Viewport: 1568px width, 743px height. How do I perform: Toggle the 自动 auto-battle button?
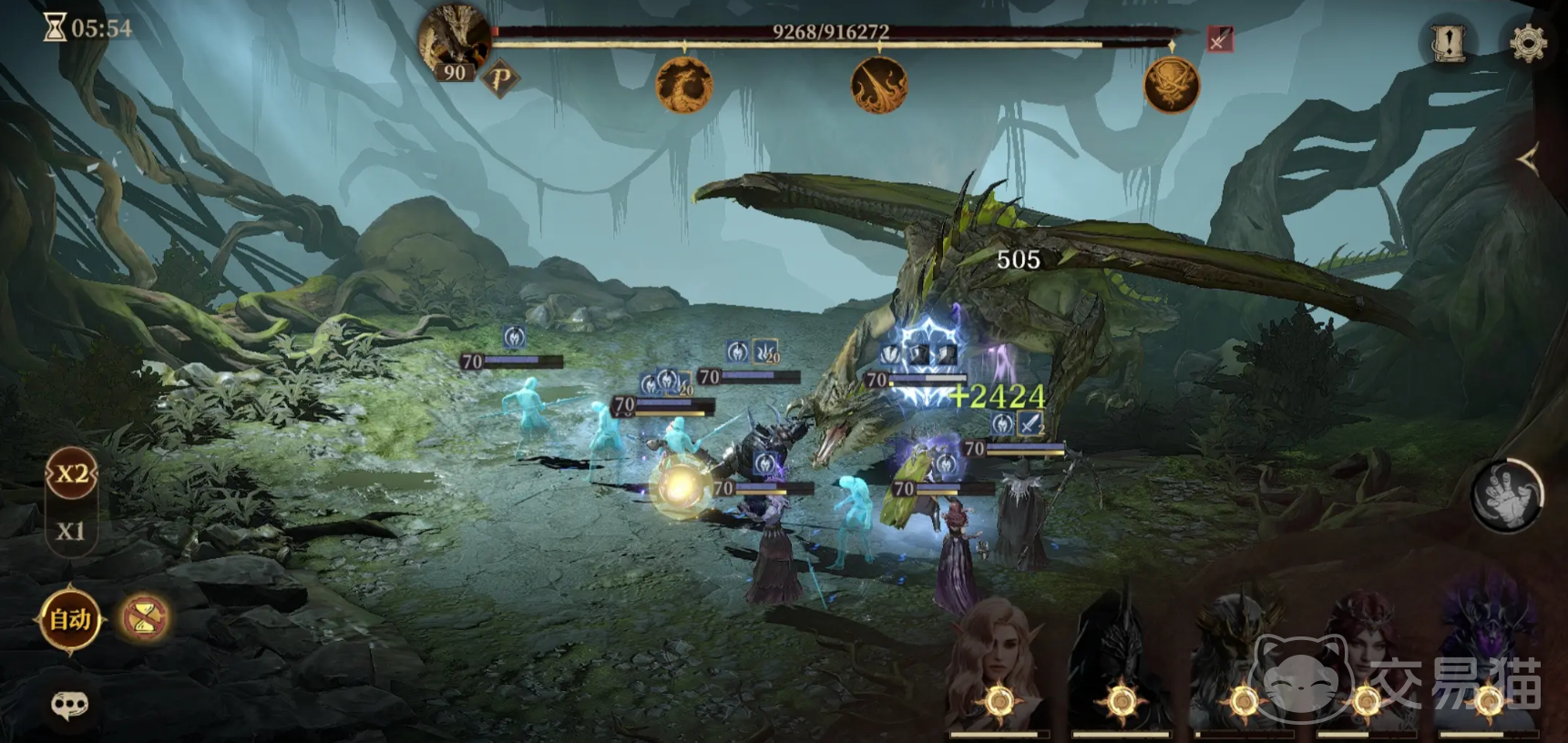click(x=70, y=620)
